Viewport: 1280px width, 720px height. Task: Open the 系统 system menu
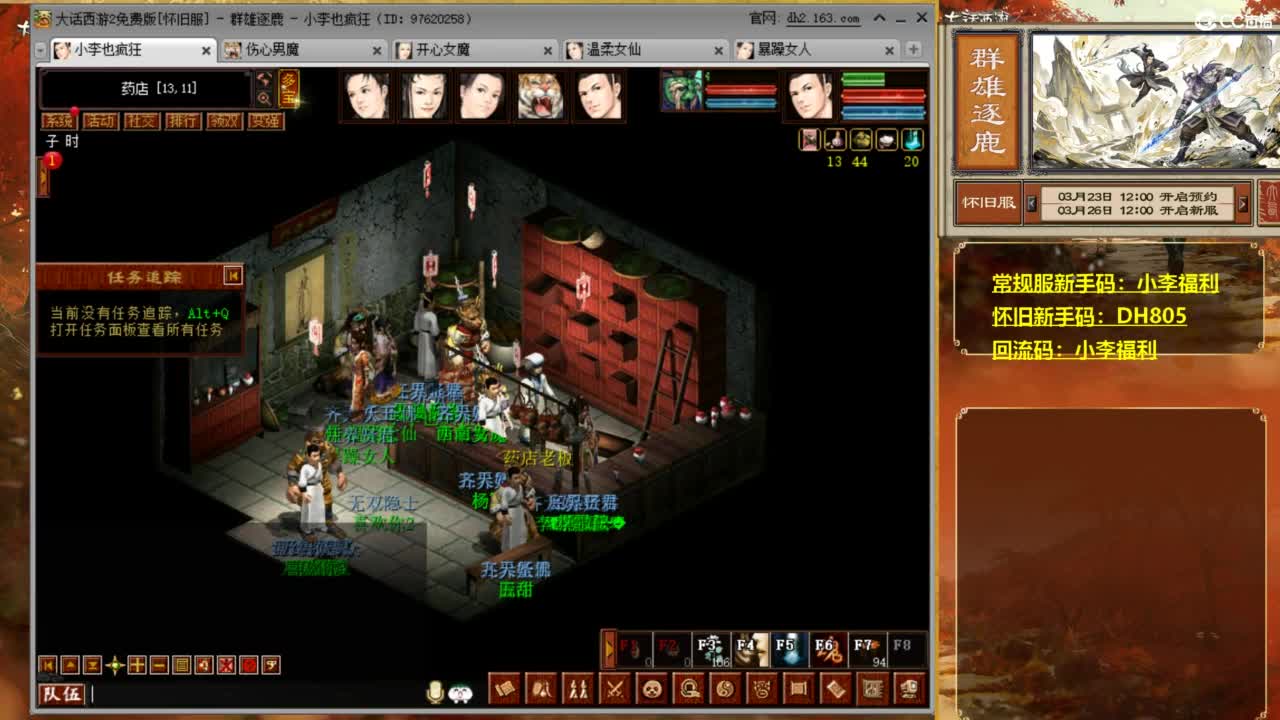coord(59,121)
